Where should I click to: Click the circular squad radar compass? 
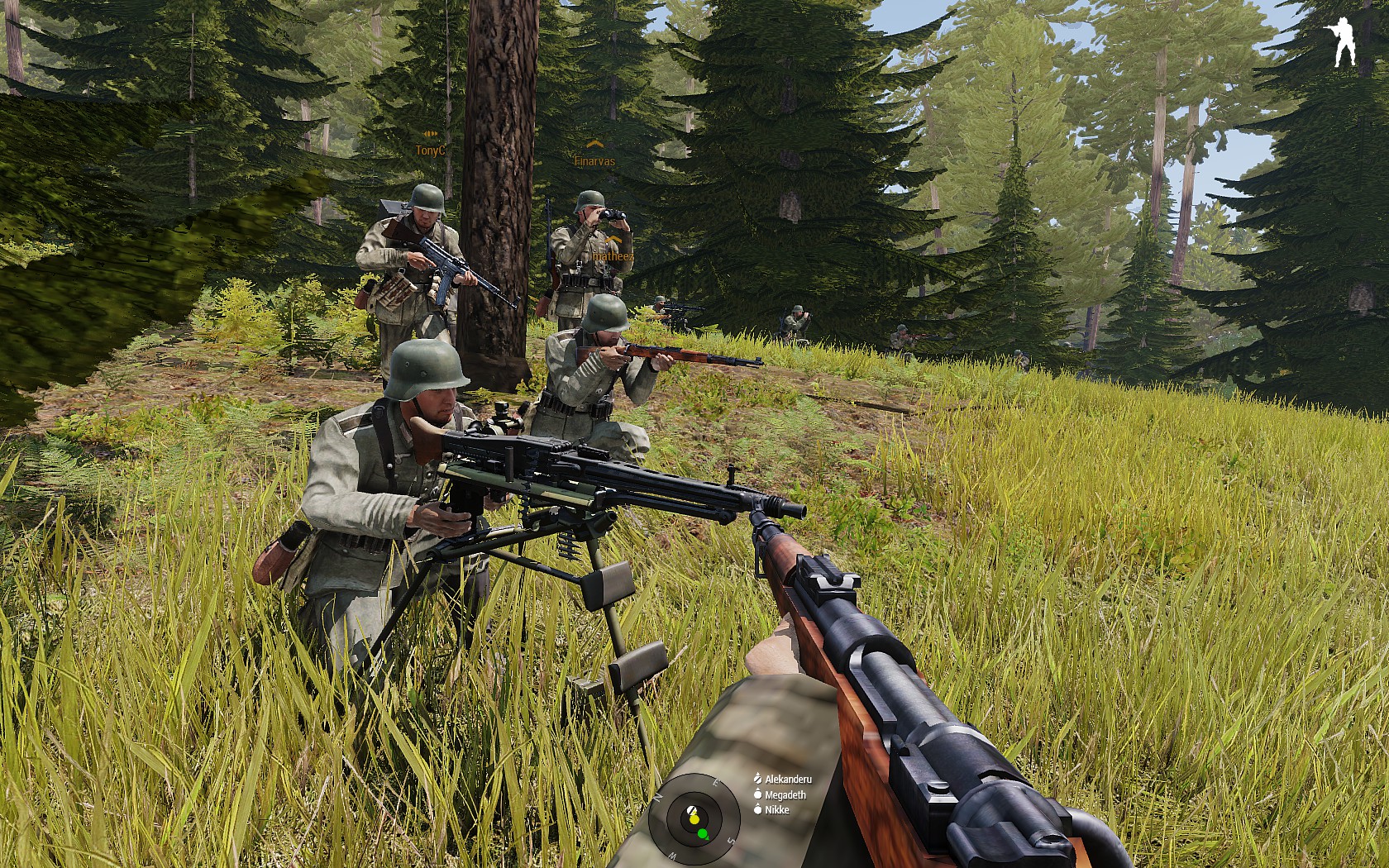pos(694,818)
